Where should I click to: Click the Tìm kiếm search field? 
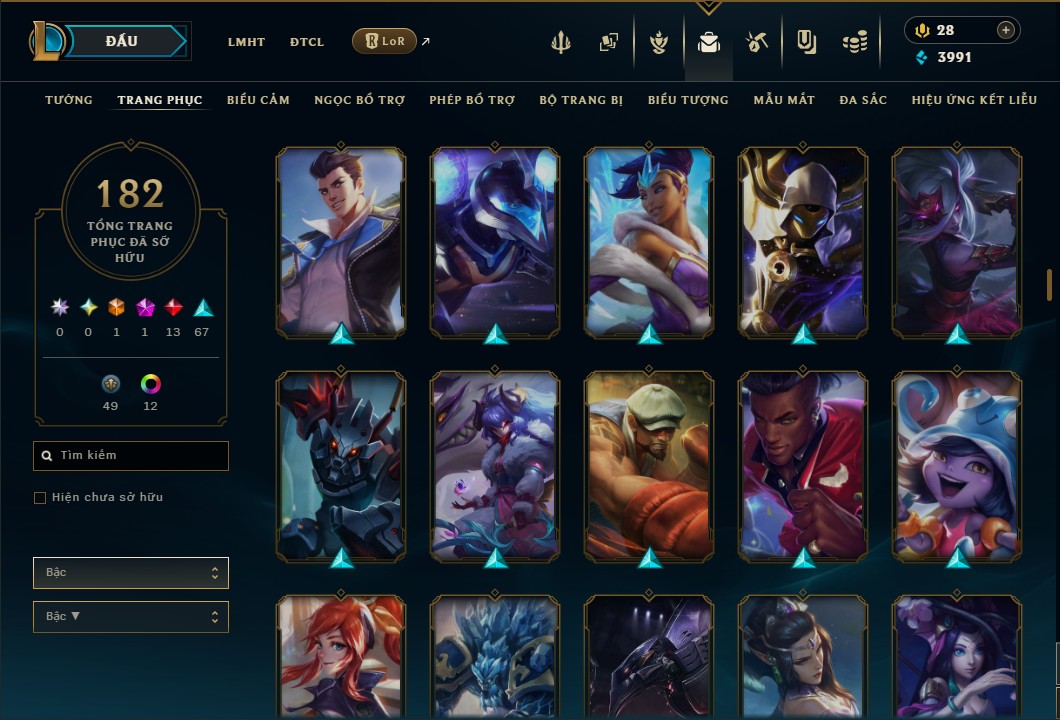pos(131,456)
